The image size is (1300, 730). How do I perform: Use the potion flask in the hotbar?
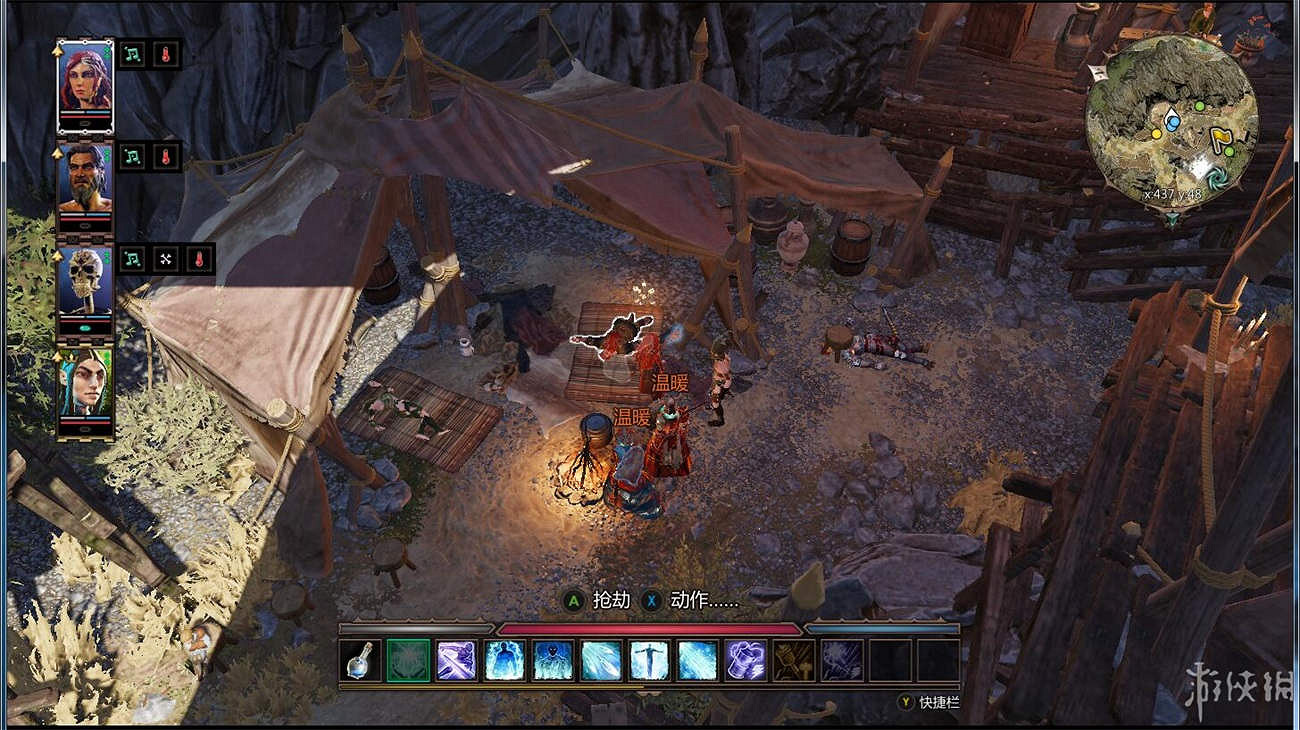(x=360, y=660)
